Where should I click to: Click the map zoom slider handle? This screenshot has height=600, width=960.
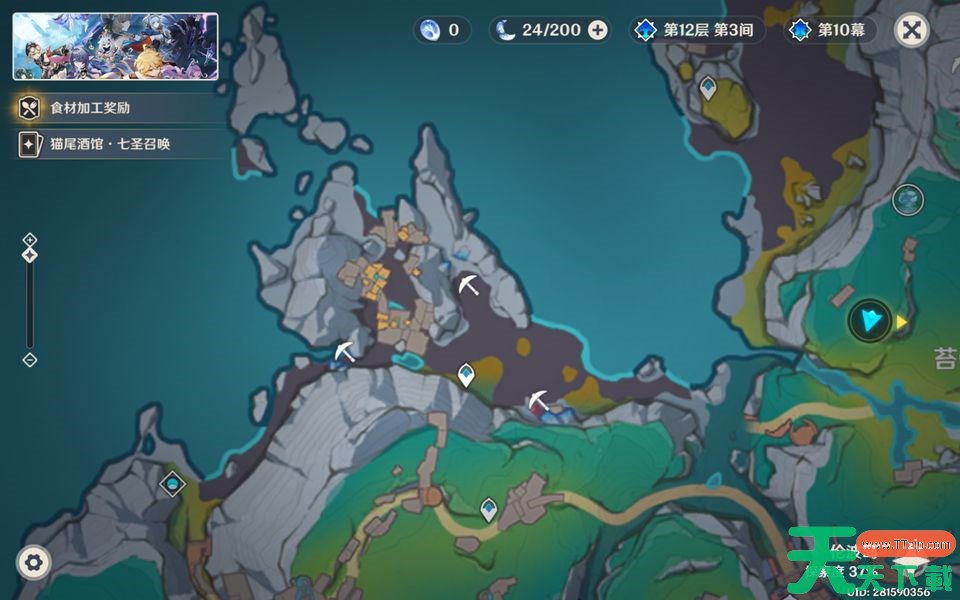pyautogui.click(x=30, y=255)
